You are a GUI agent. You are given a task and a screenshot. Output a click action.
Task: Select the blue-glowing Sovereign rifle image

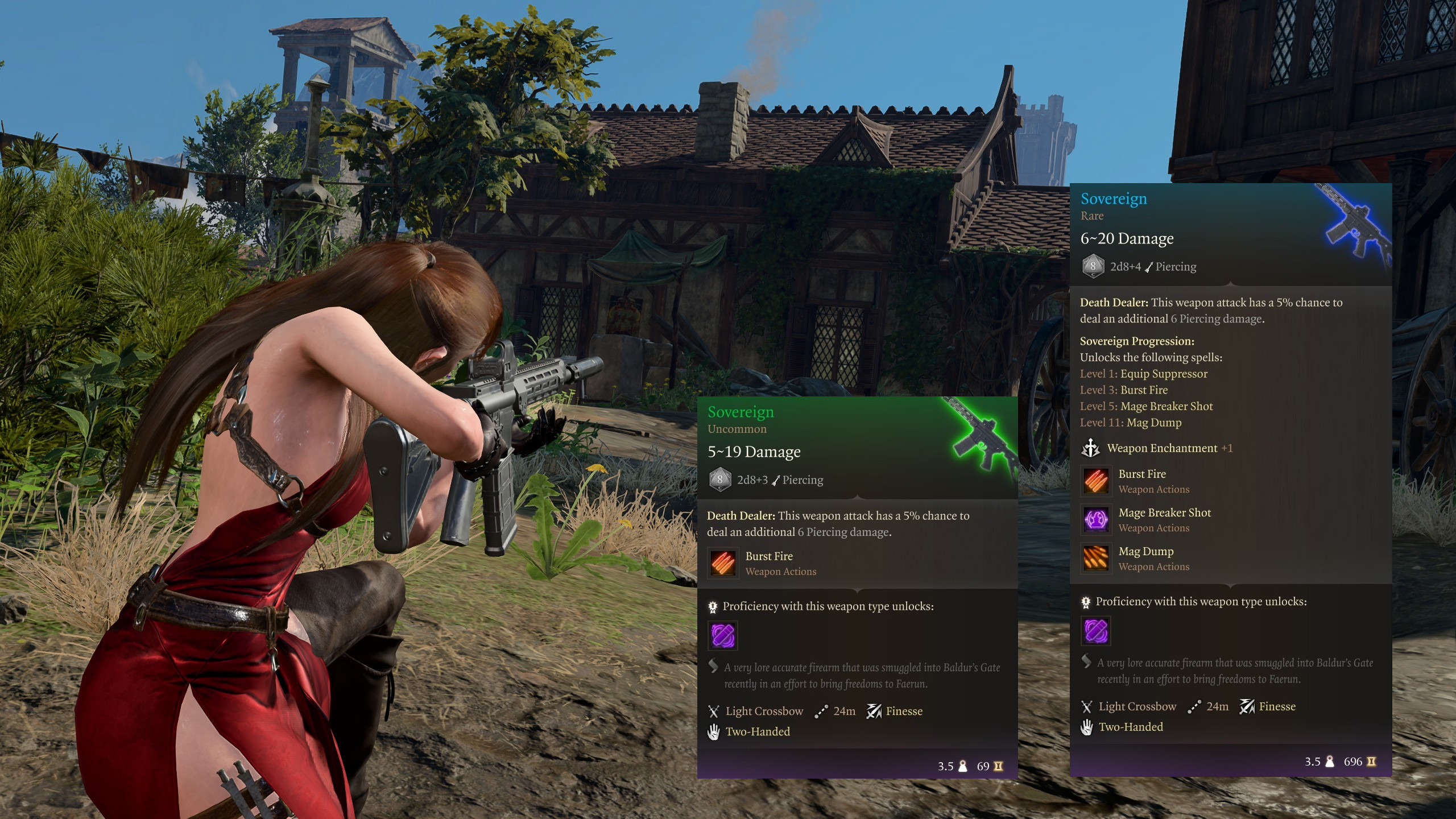1356,223
